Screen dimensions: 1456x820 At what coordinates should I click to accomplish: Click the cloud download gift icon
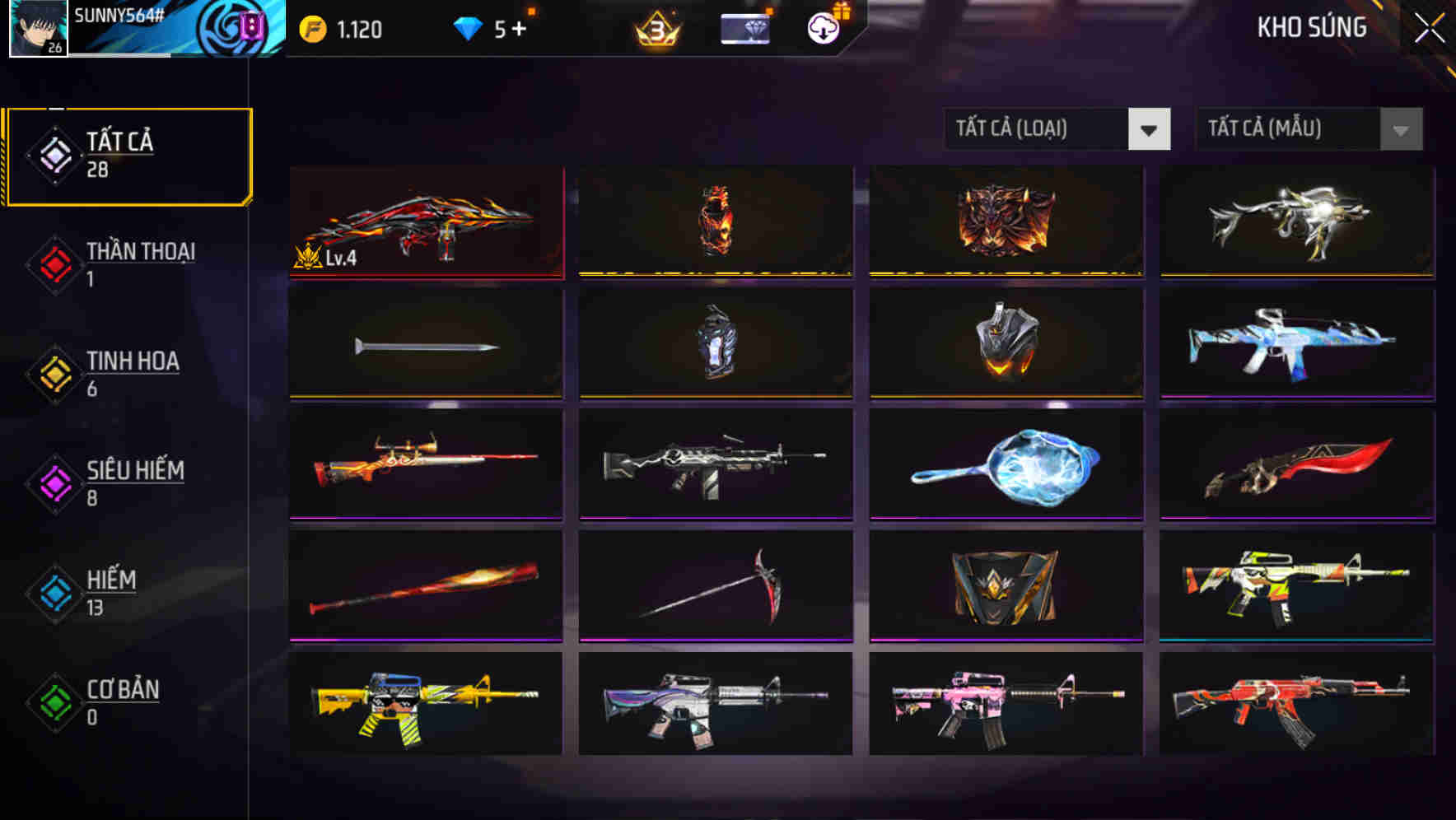[x=821, y=27]
